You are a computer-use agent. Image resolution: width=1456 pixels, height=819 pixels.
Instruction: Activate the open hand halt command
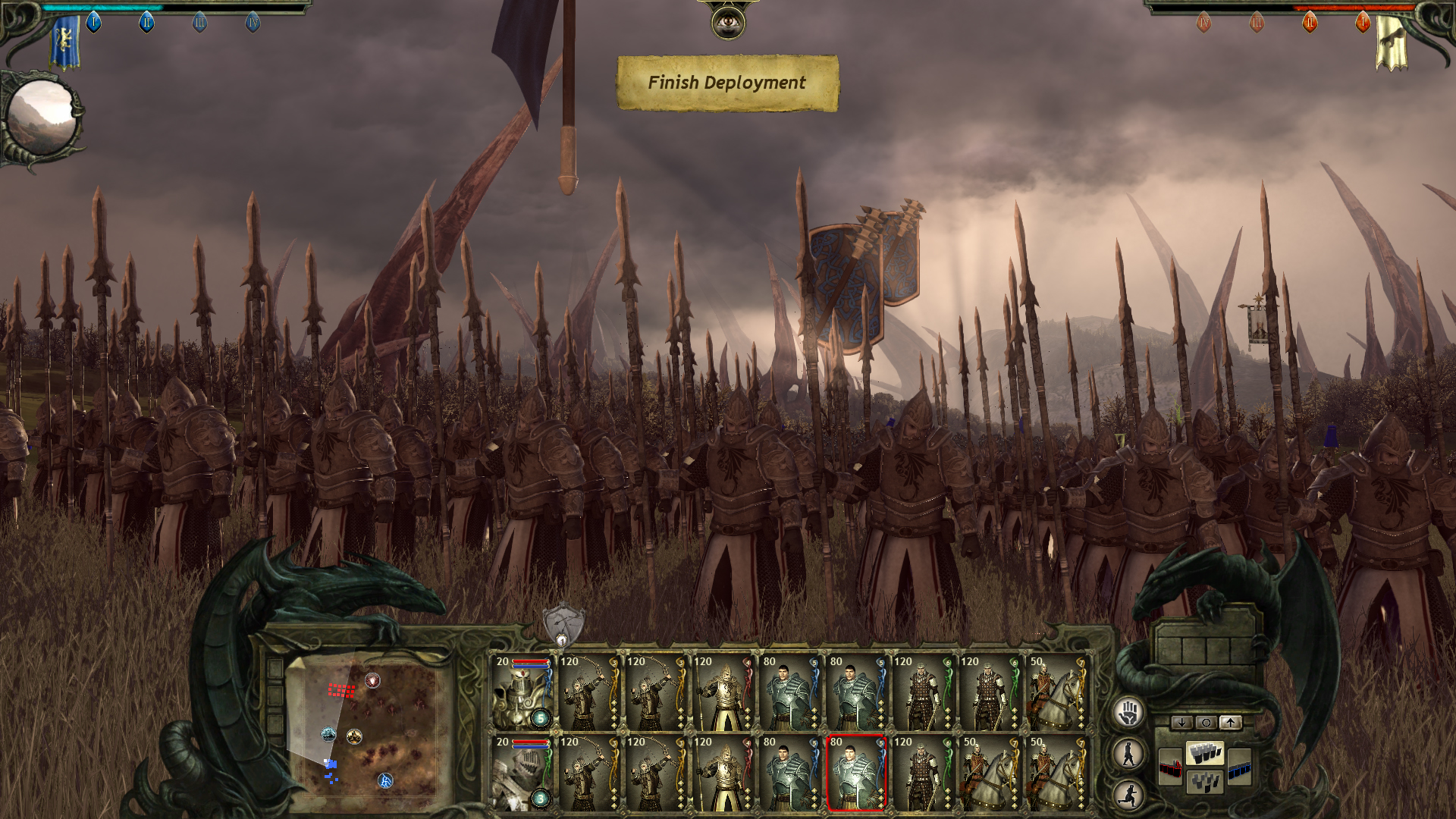point(1128,713)
